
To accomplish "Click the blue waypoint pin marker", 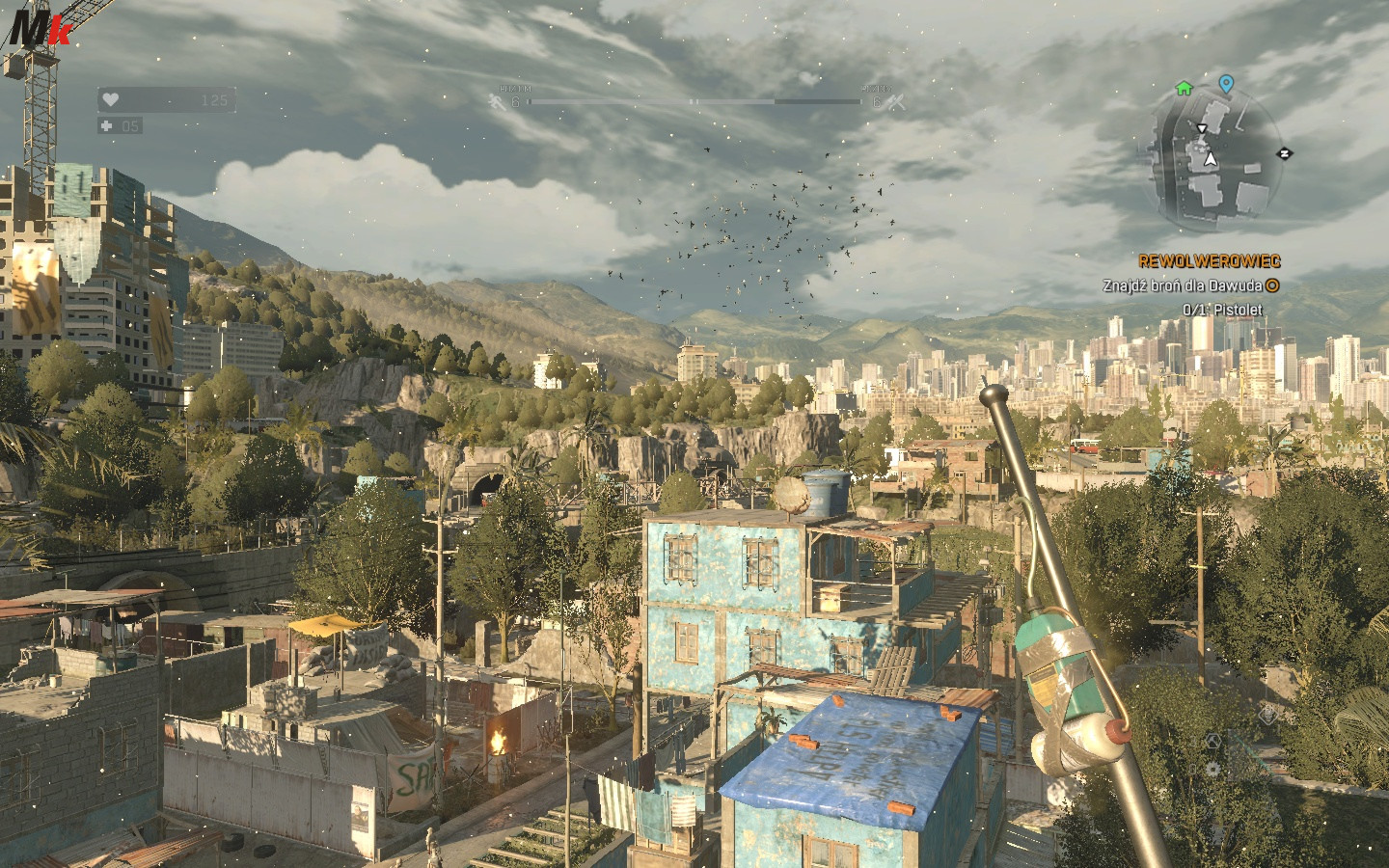I will point(1226,85).
